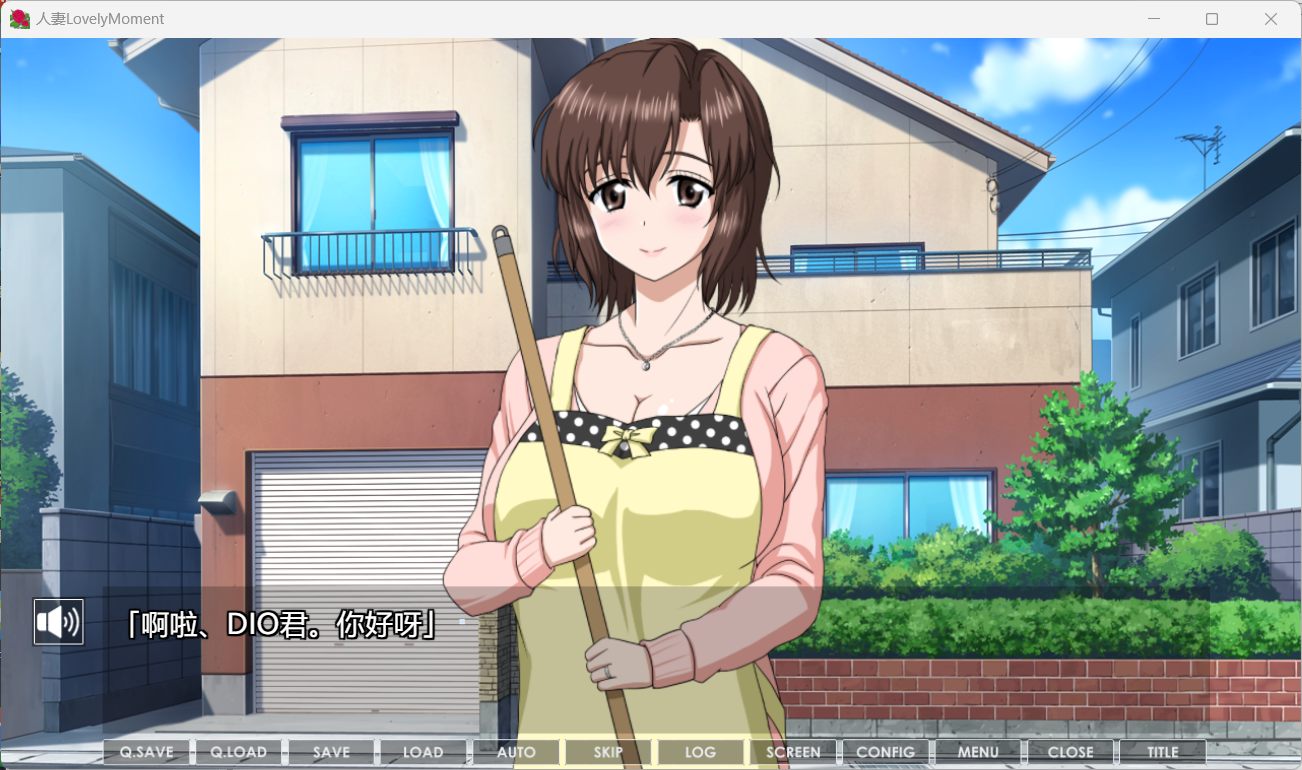This screenshot has width=1302, height=770.
Task: Open the game MENU
Action: point(978,752)
